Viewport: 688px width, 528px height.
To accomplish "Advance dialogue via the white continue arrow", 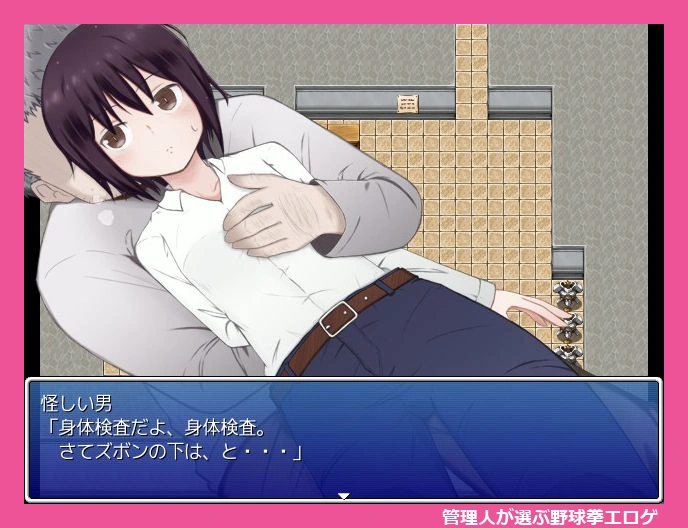I will point(343,495).
